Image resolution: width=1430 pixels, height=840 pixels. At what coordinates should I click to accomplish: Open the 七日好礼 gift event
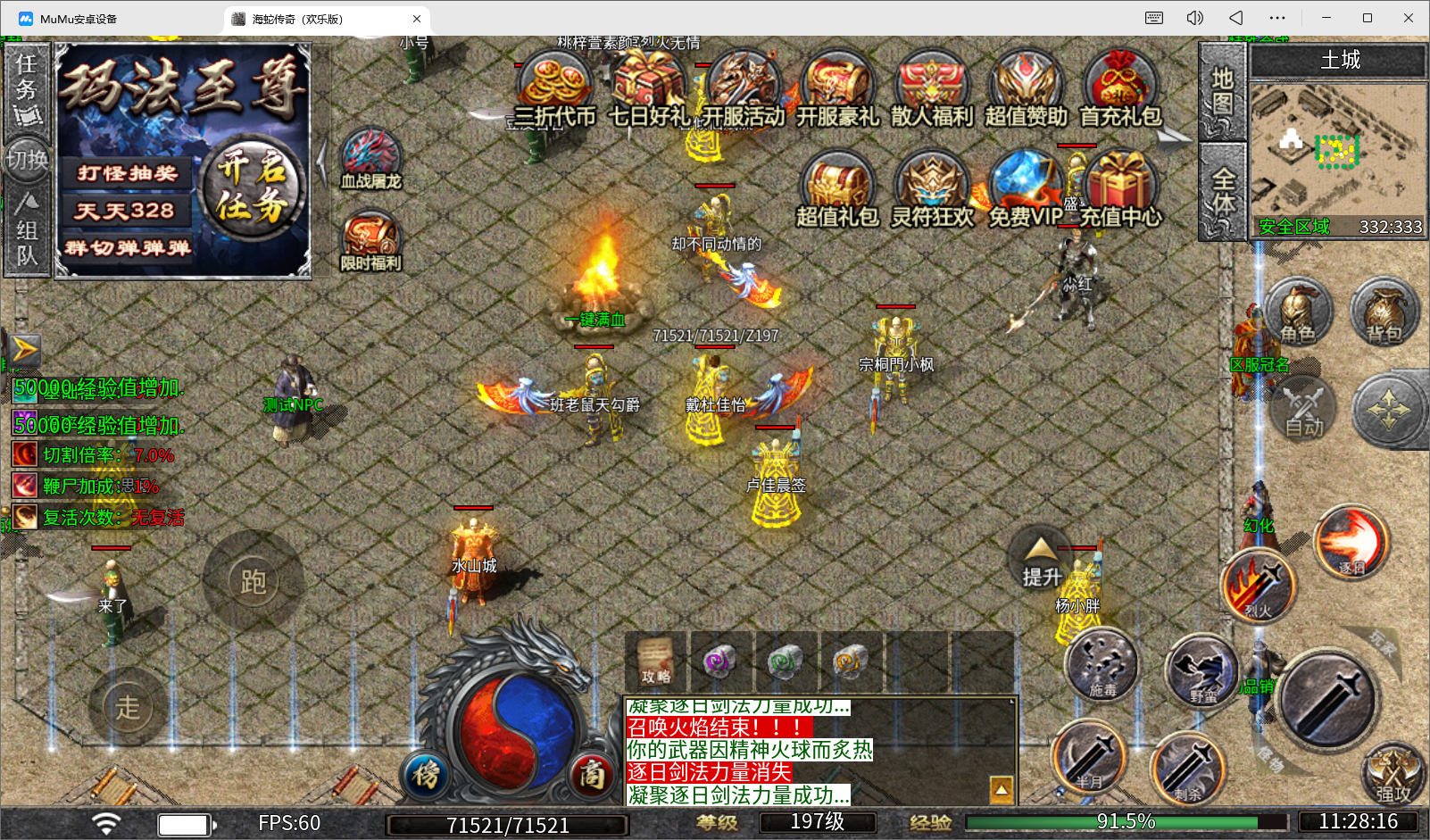649,89
